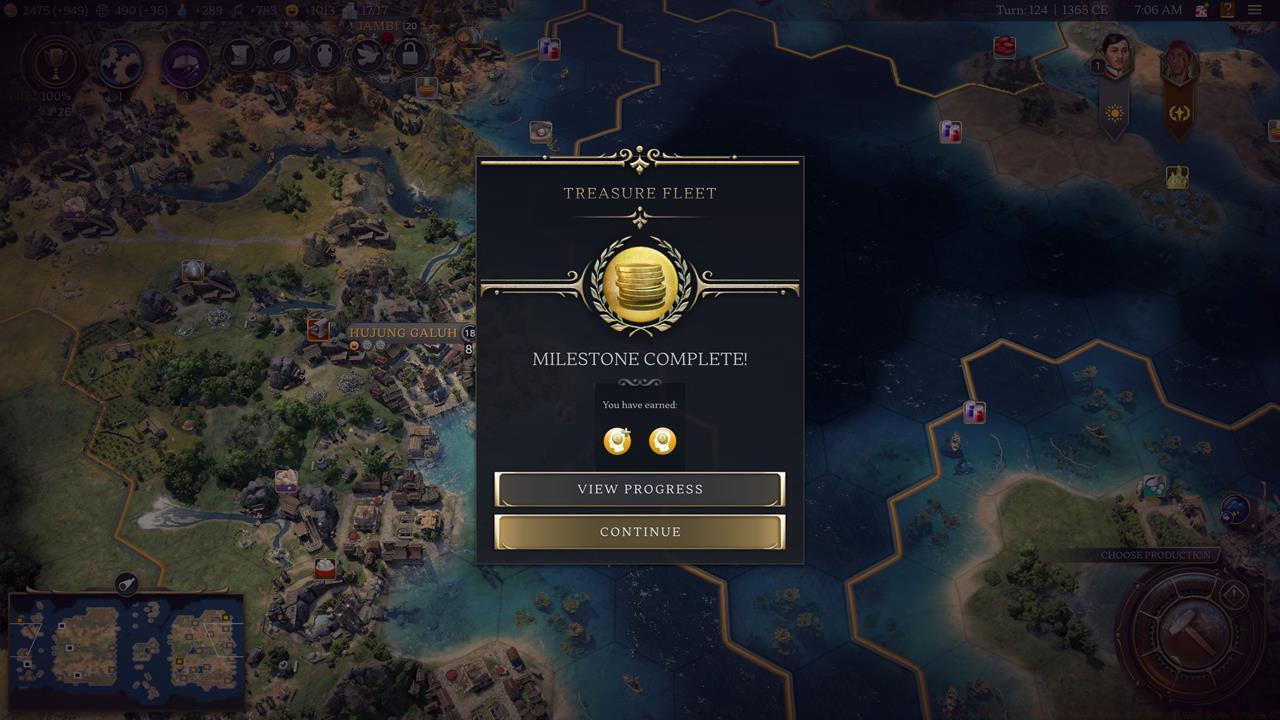The image size is (1280, 720).
Task: Click the 100% celebration progress meter
Action: pyautogui.click(x=54, y=96)
